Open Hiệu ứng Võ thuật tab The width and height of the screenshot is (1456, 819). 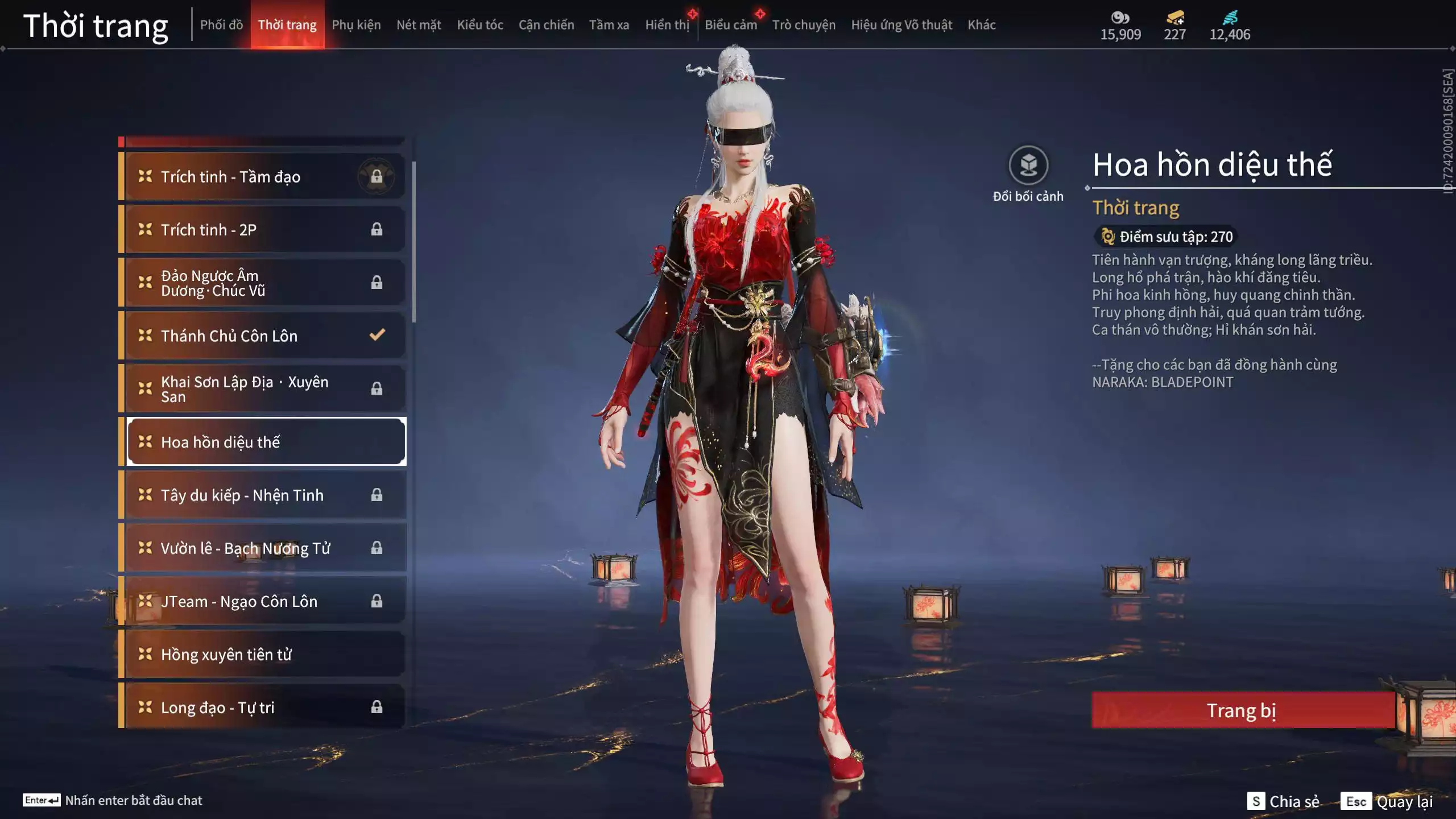(901, 25)
